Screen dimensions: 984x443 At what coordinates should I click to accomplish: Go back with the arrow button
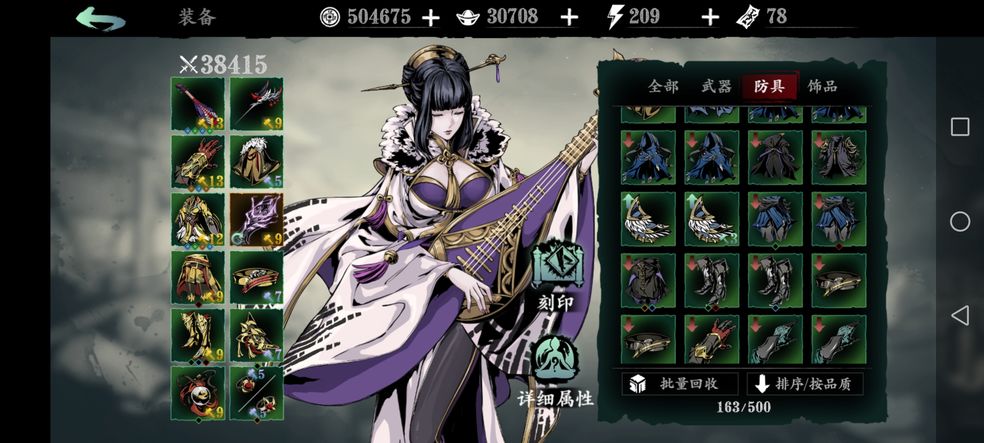click(101, 17)
